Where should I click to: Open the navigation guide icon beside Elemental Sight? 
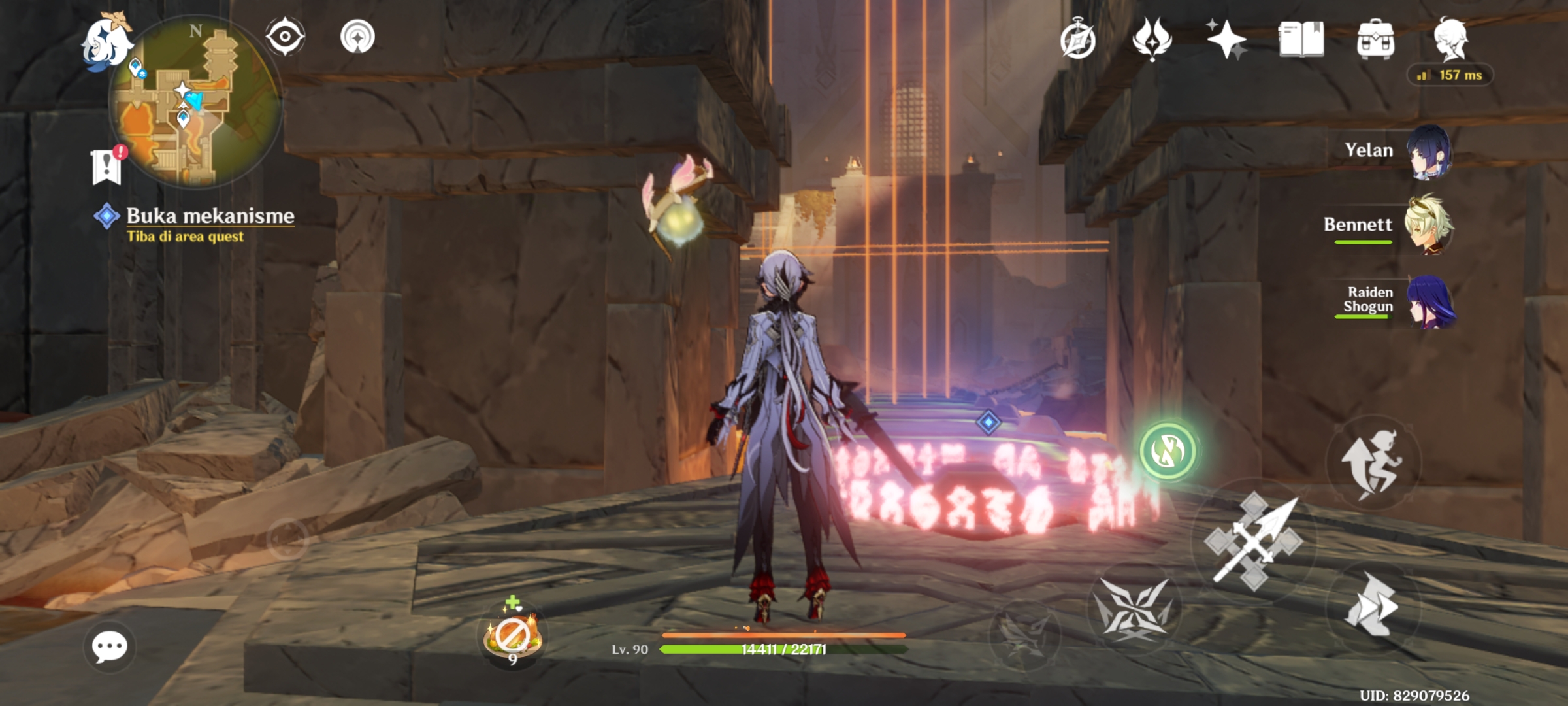tap(357, 36)
